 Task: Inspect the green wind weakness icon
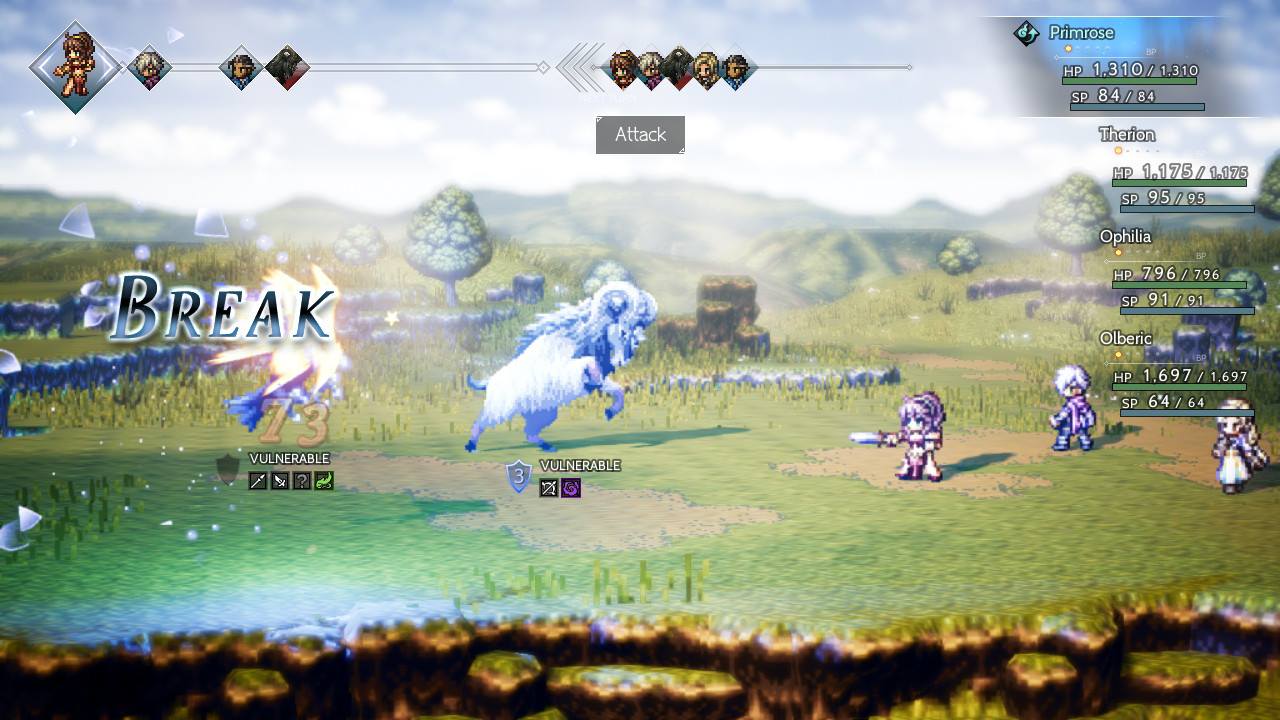click(324, 481)
